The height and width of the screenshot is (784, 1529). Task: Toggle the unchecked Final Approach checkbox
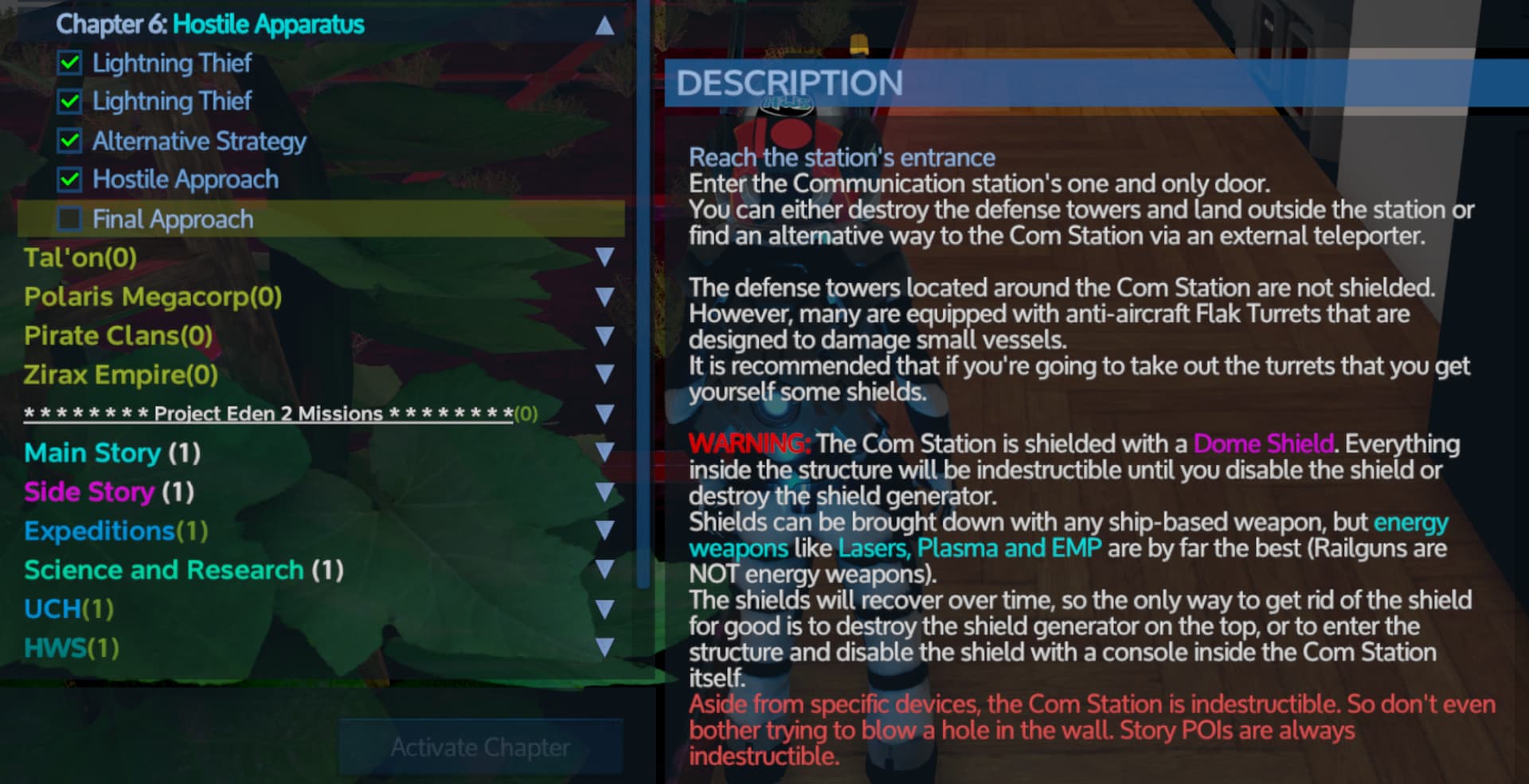(x=70, y=219)
